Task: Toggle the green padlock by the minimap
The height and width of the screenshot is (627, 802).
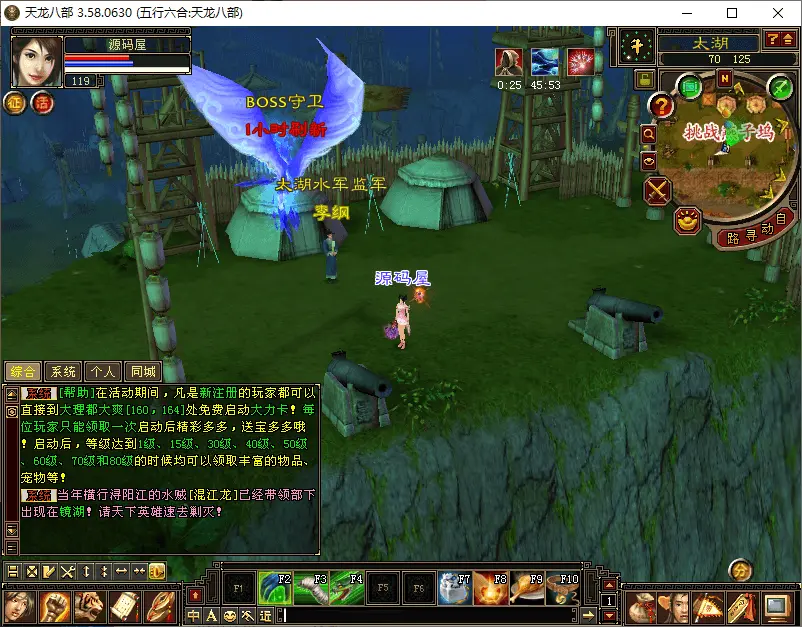Action: 645,78
